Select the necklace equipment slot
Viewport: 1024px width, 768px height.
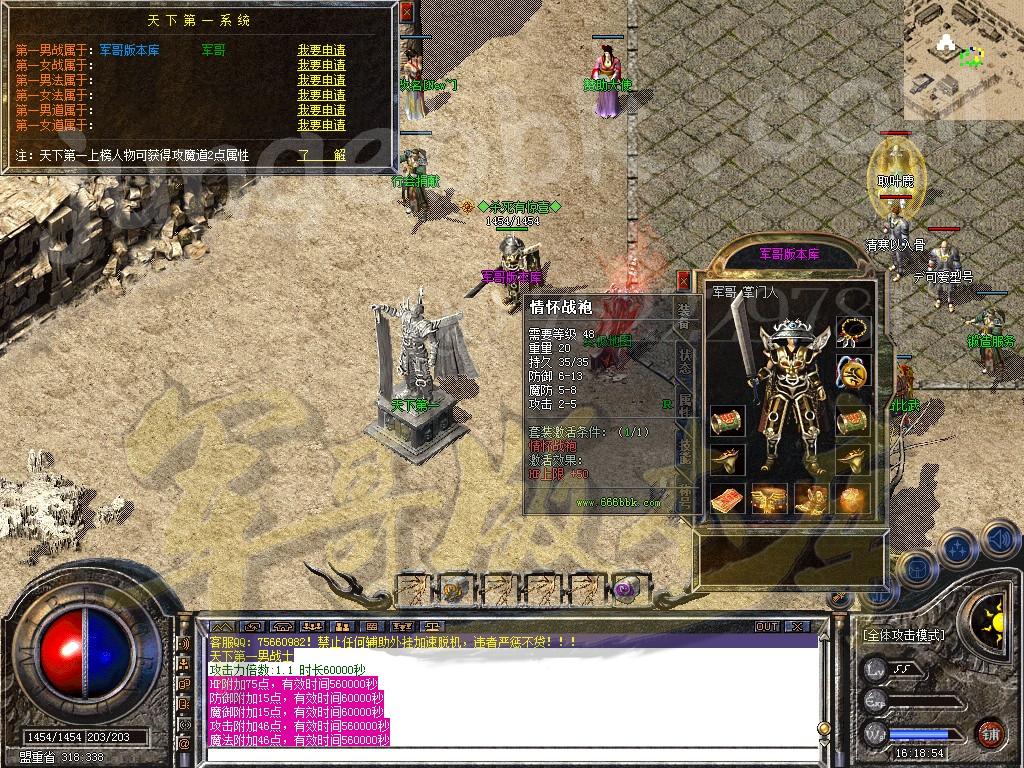(853, 329)
